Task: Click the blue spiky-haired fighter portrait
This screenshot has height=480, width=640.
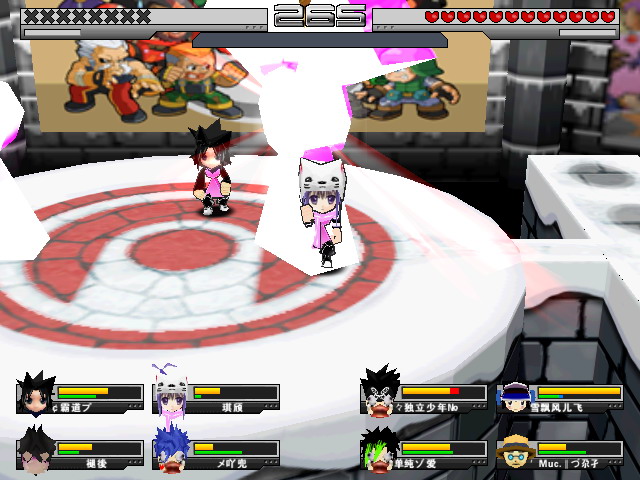Action: click(171, 450)
